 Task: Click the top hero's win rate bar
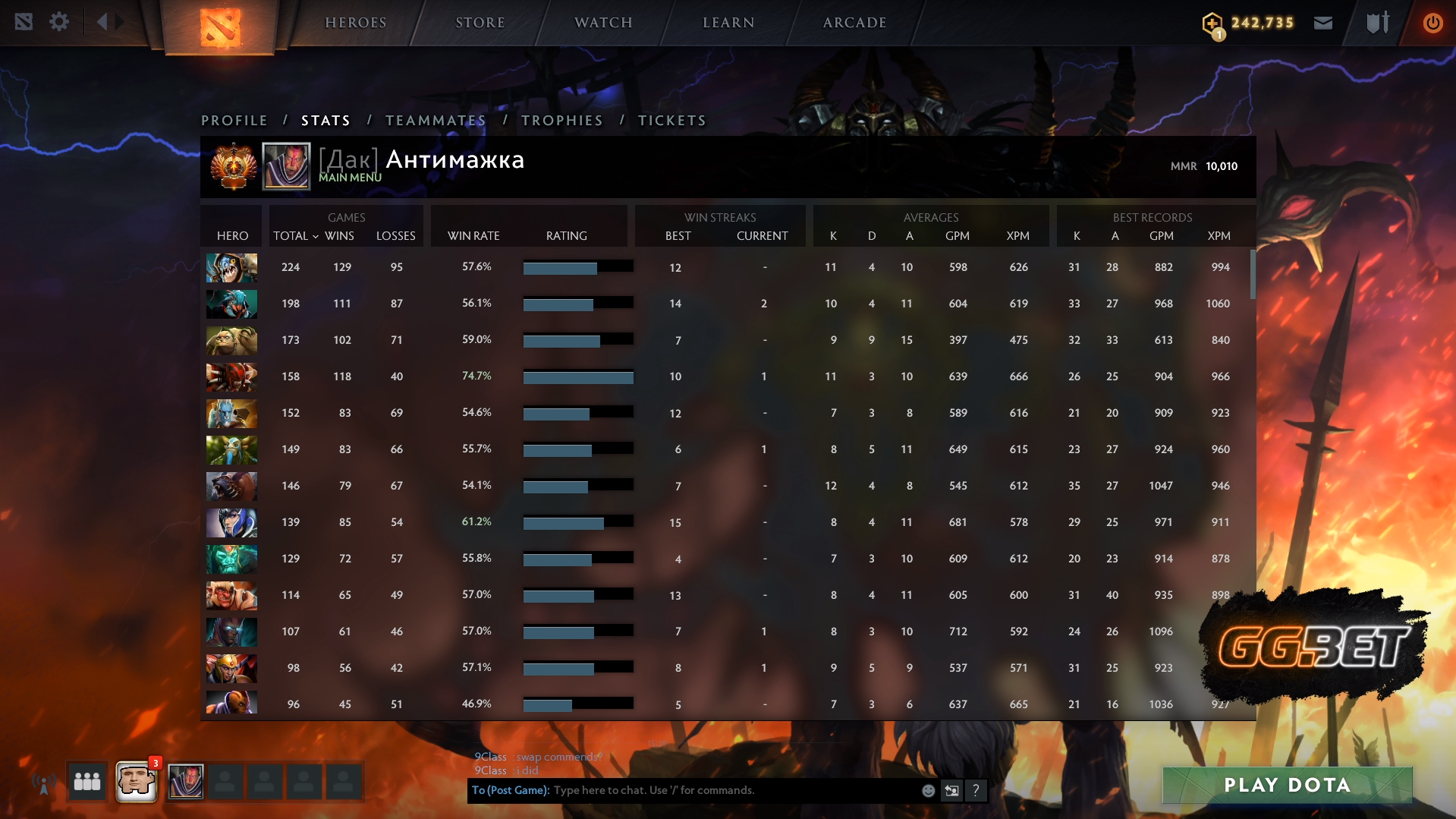[577, 267]
